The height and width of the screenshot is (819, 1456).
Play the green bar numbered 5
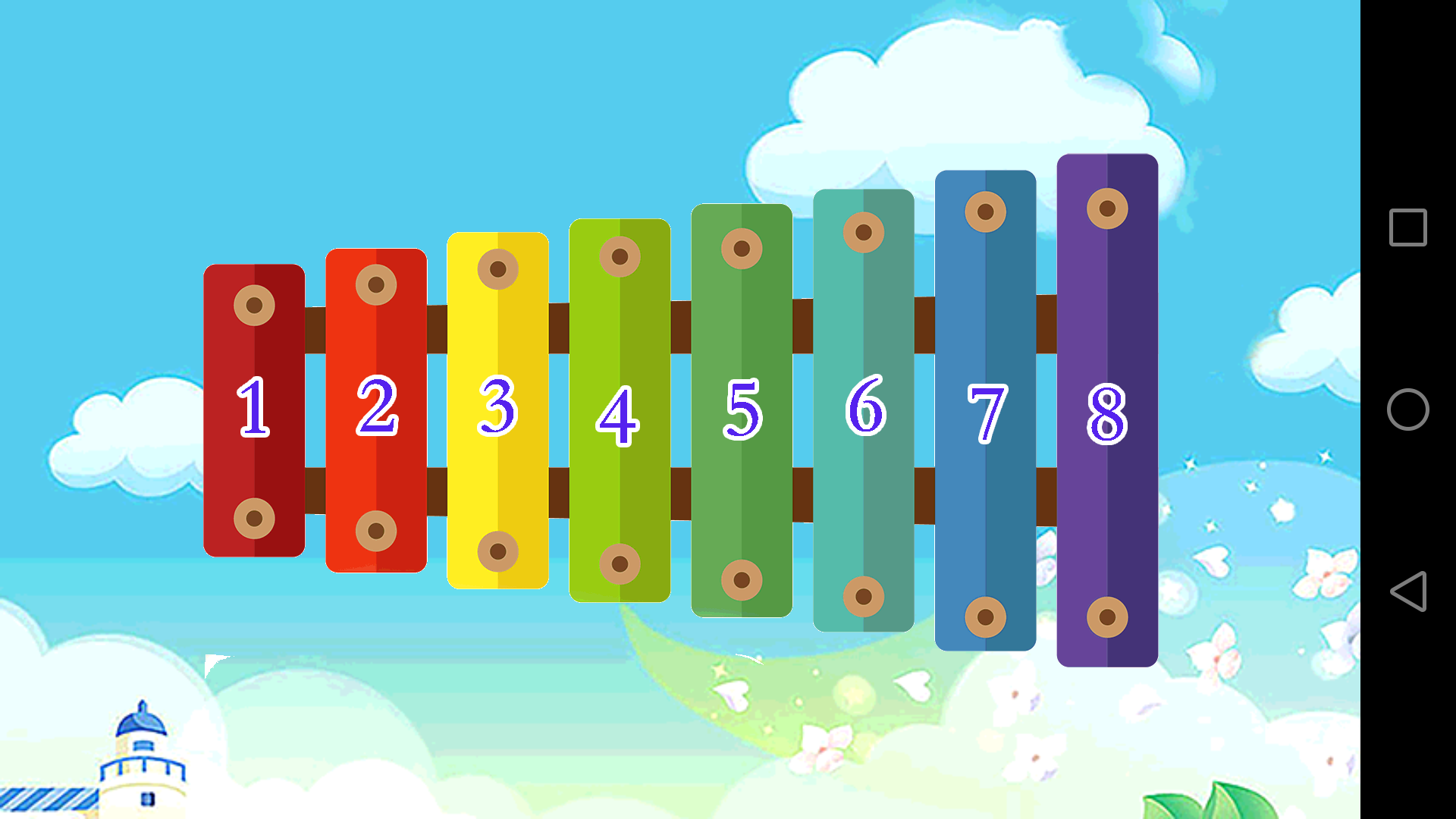click(742, 410)
